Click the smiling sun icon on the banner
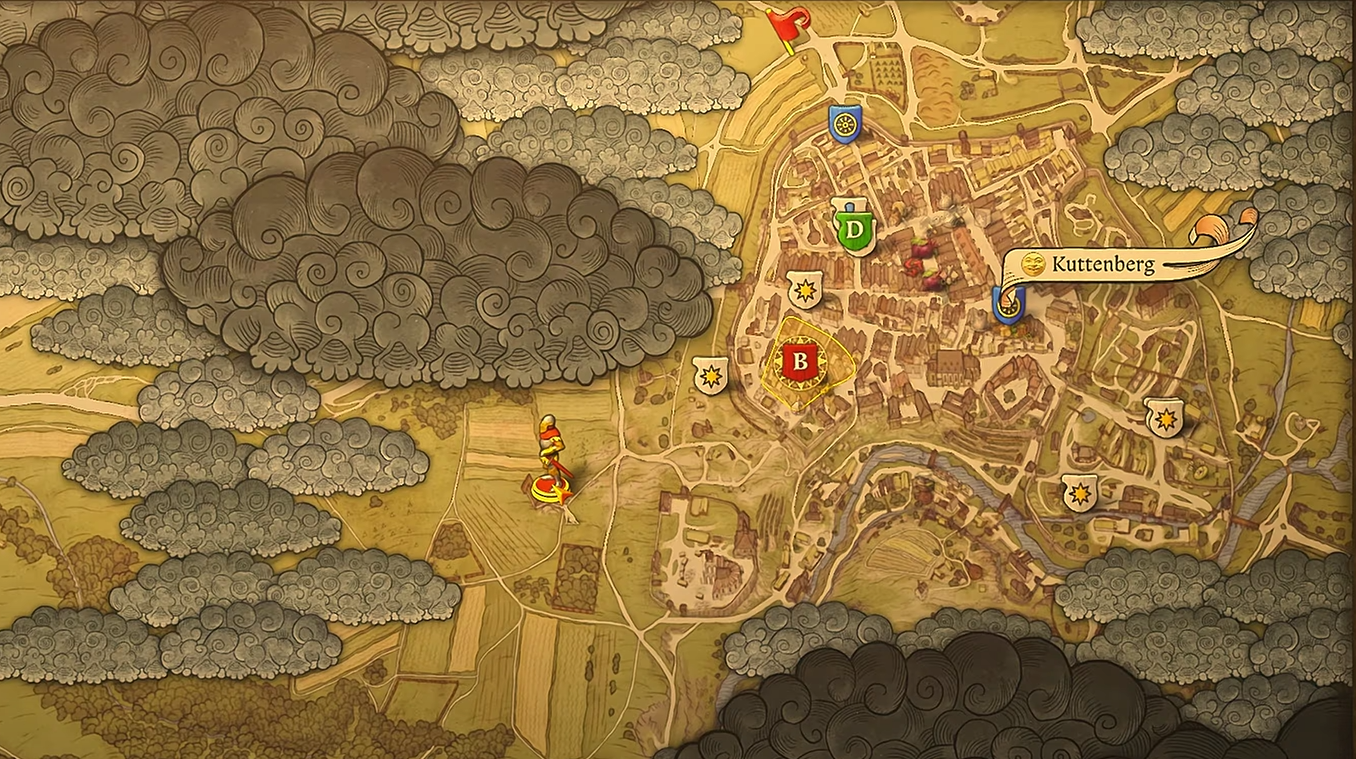This screenshot has width=1356, height=759. (1030, 264)
